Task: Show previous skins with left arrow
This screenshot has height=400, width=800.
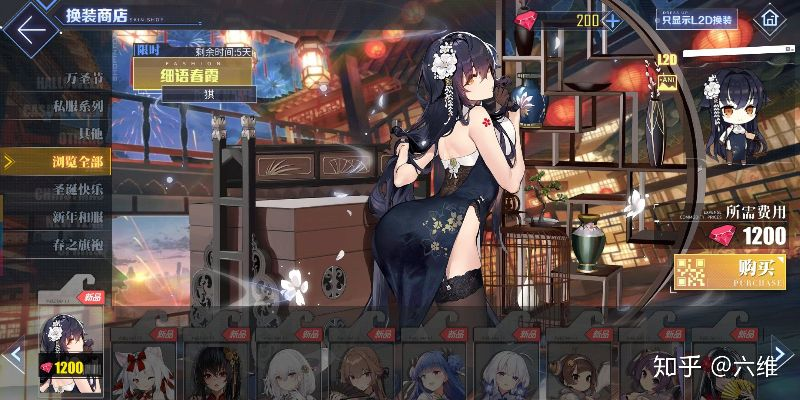Action: pyautogui.click(x=13, y=355)
